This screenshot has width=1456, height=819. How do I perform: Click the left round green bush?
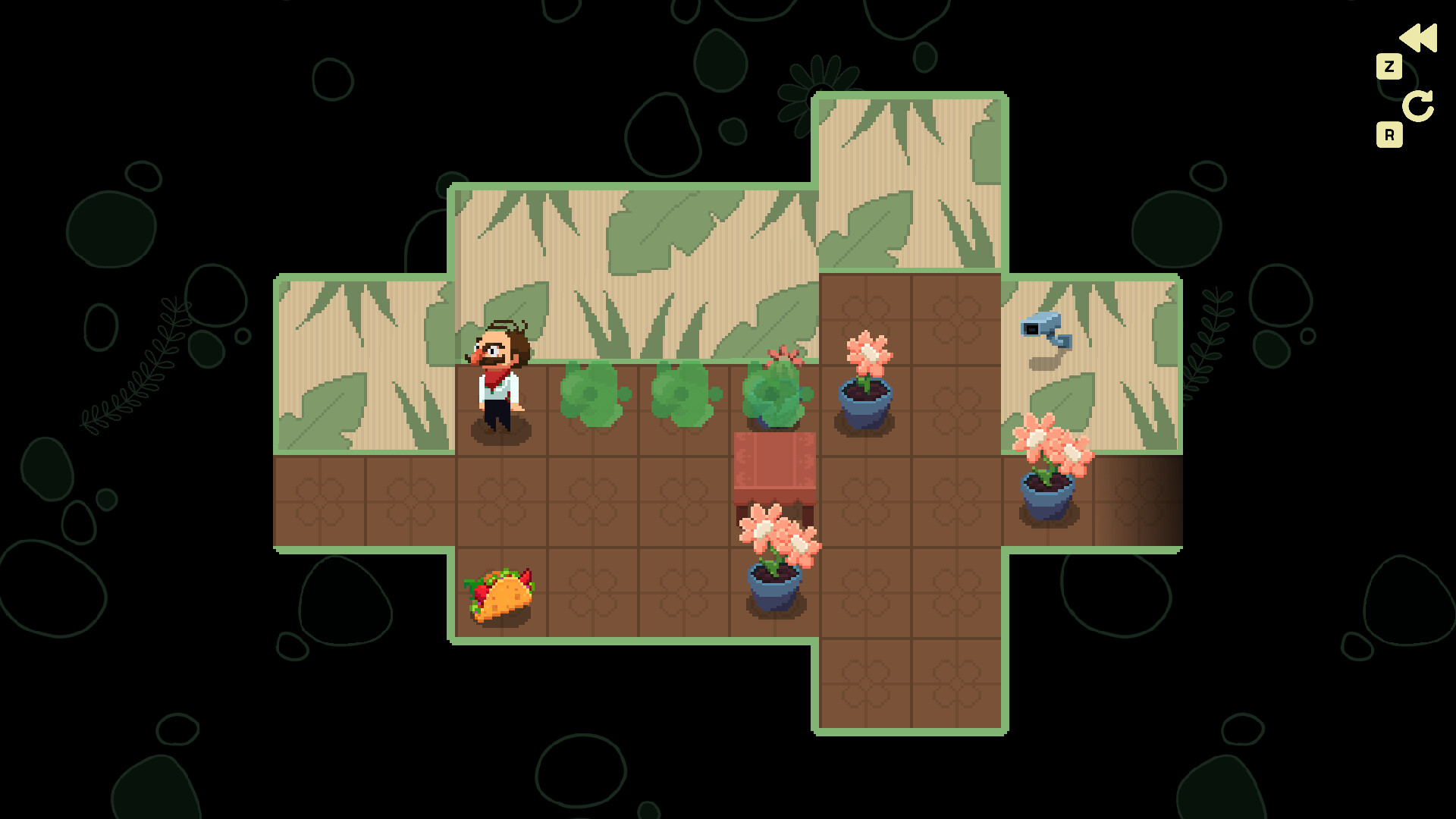[x=590, y=398]
